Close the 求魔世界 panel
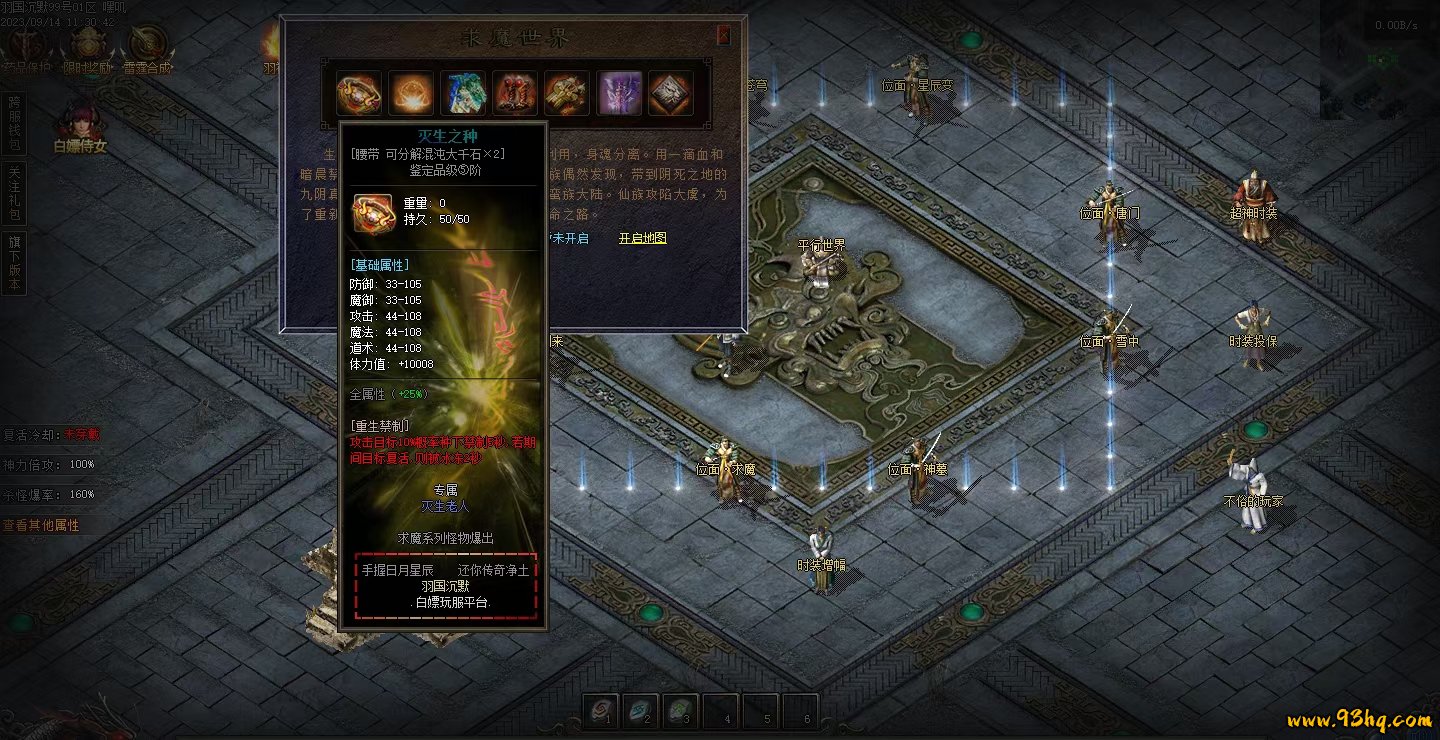 coord(724,36)
